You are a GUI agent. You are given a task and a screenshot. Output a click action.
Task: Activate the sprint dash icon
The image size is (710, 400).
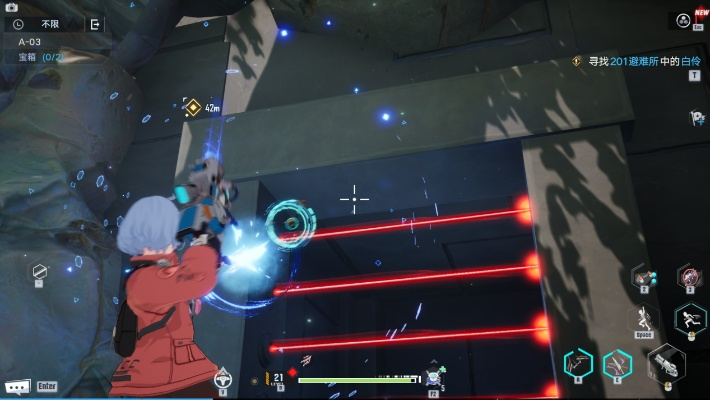point(689,319)
